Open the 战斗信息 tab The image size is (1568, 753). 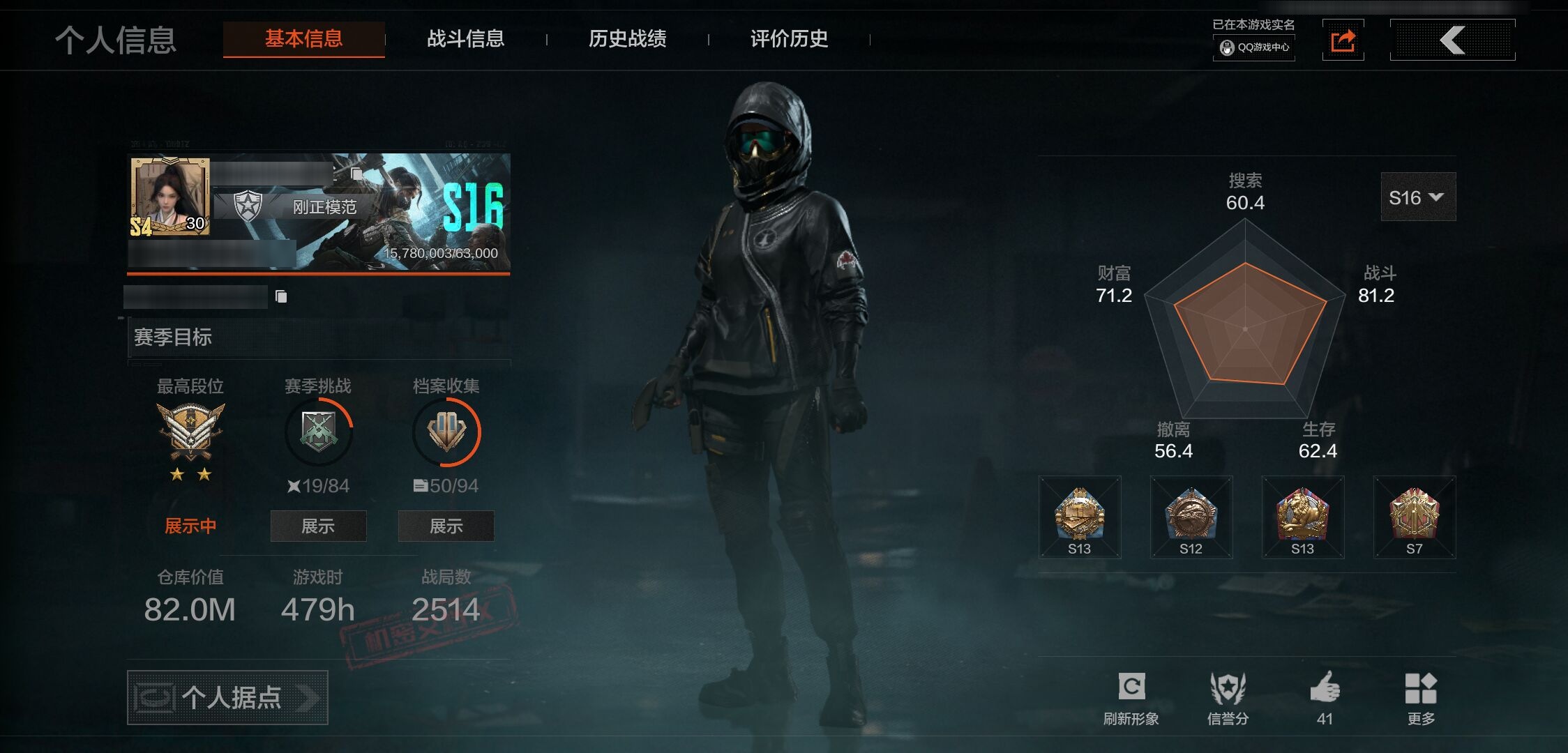point(465,39)
